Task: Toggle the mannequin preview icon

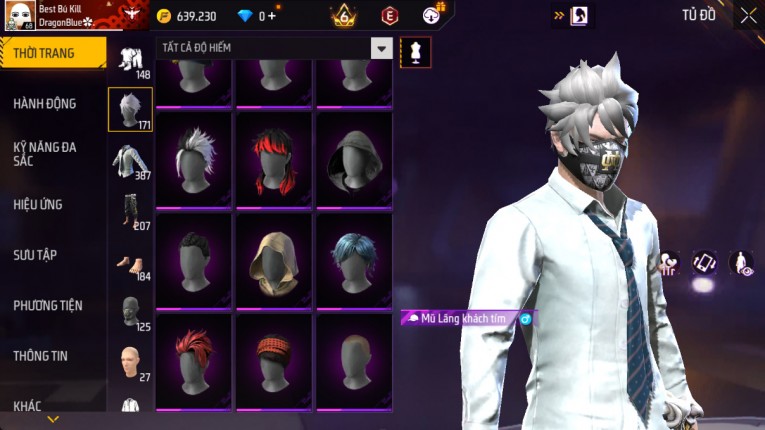Action: (x=416, y=52)
